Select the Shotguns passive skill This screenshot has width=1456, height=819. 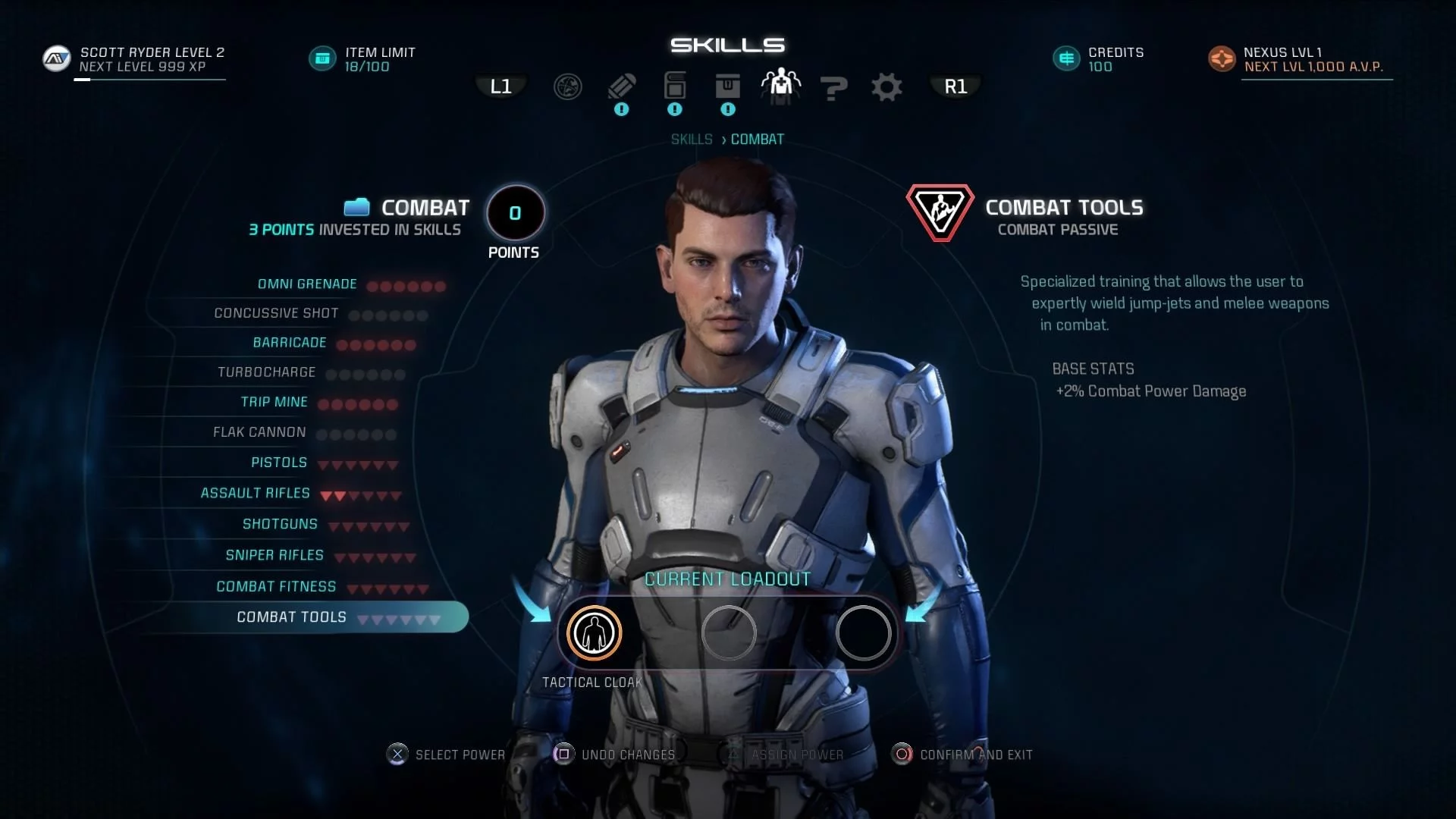(x=280, y=524)
